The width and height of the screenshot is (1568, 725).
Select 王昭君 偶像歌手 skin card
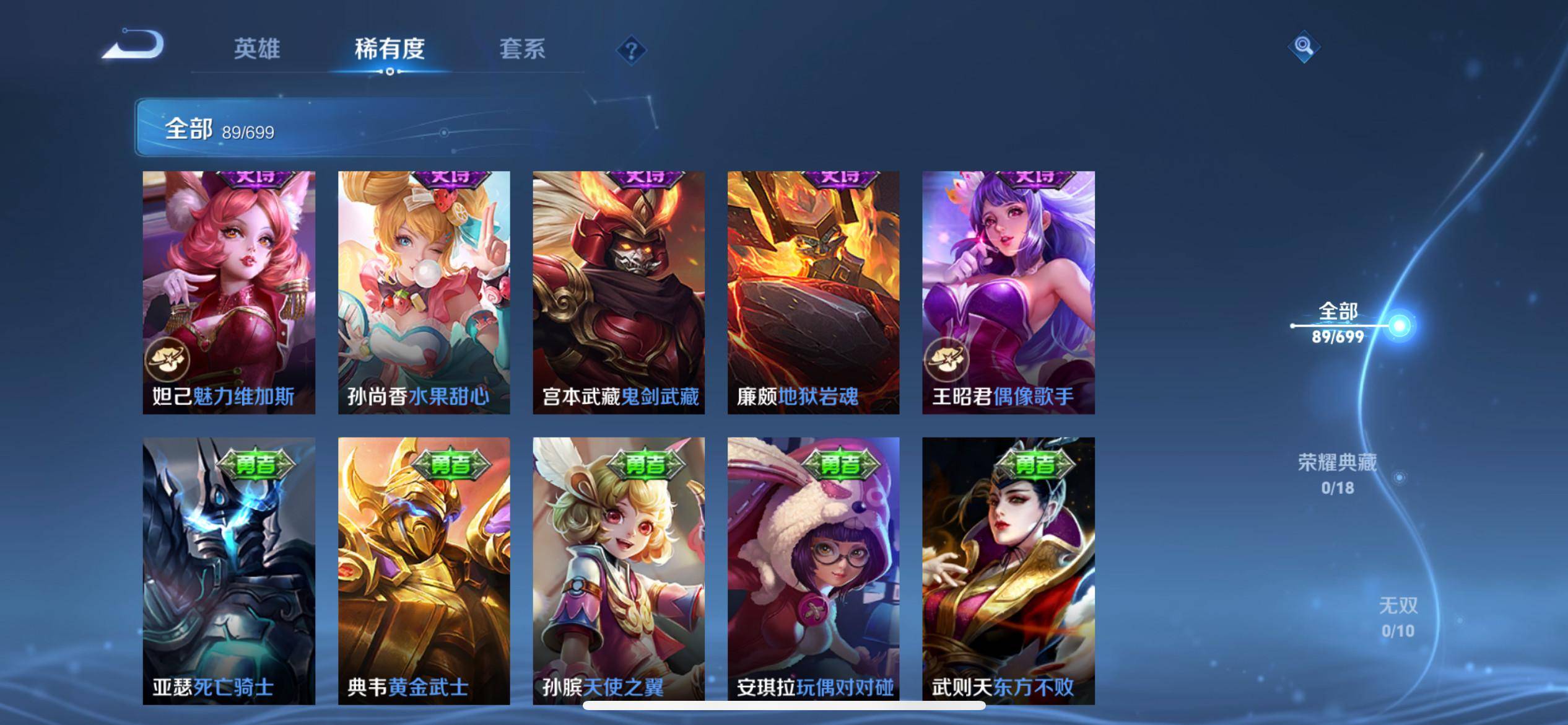click(1008, 292)
